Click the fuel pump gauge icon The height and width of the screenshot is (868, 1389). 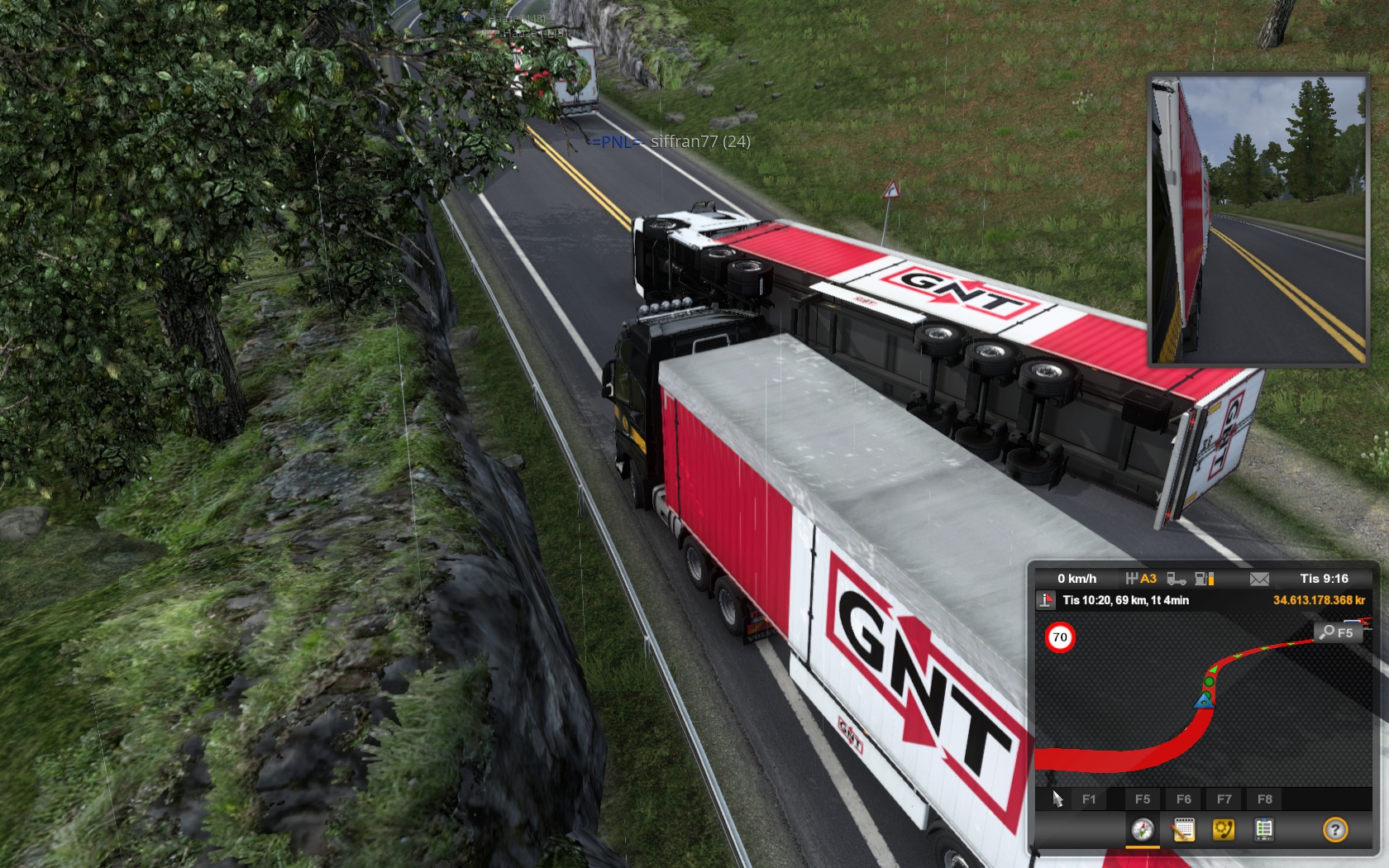[x=1205, y=579]
